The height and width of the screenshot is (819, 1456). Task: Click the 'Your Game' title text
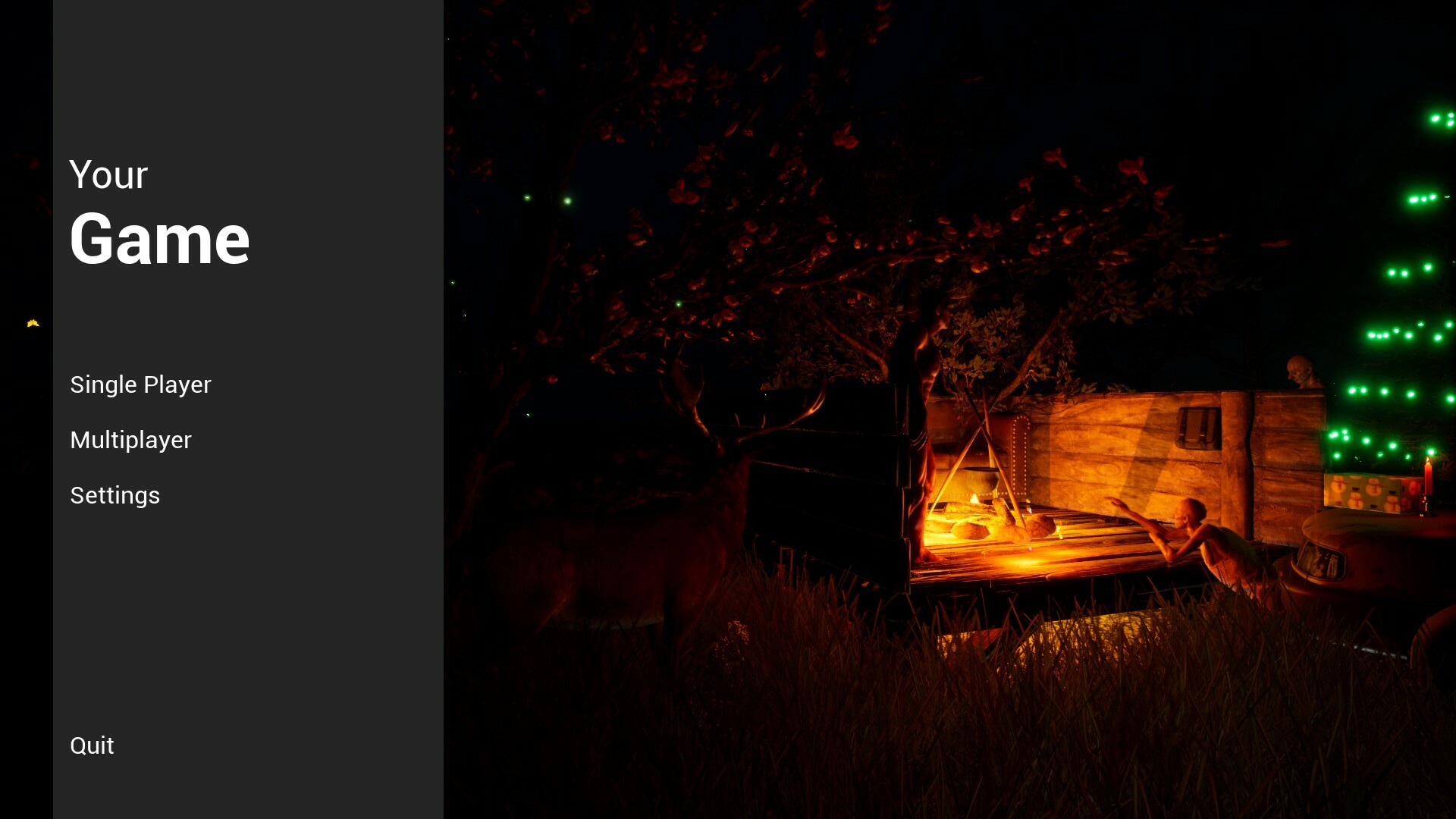tap(159, 212)
